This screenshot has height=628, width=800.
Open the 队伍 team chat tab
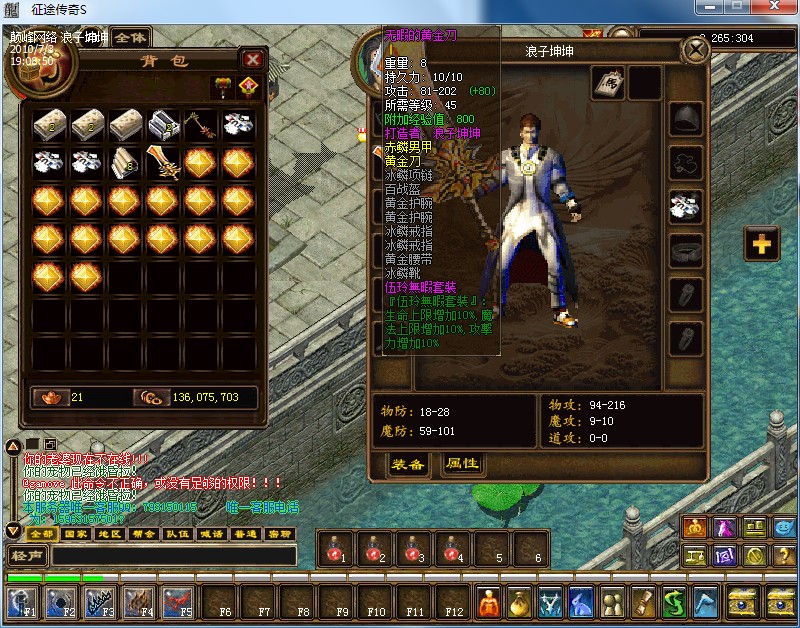178,534
